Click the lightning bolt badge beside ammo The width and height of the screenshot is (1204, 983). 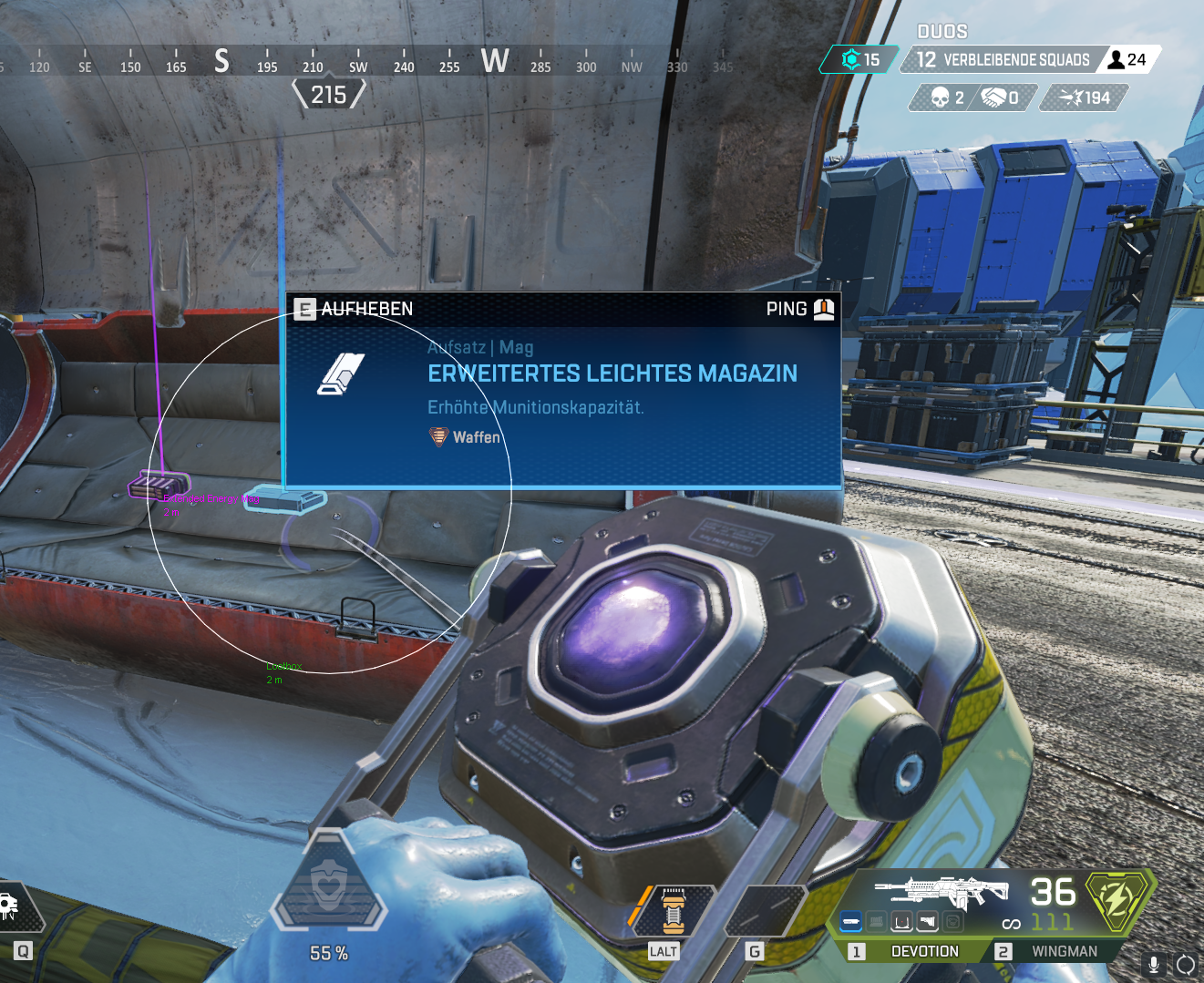pos(1118,900)
